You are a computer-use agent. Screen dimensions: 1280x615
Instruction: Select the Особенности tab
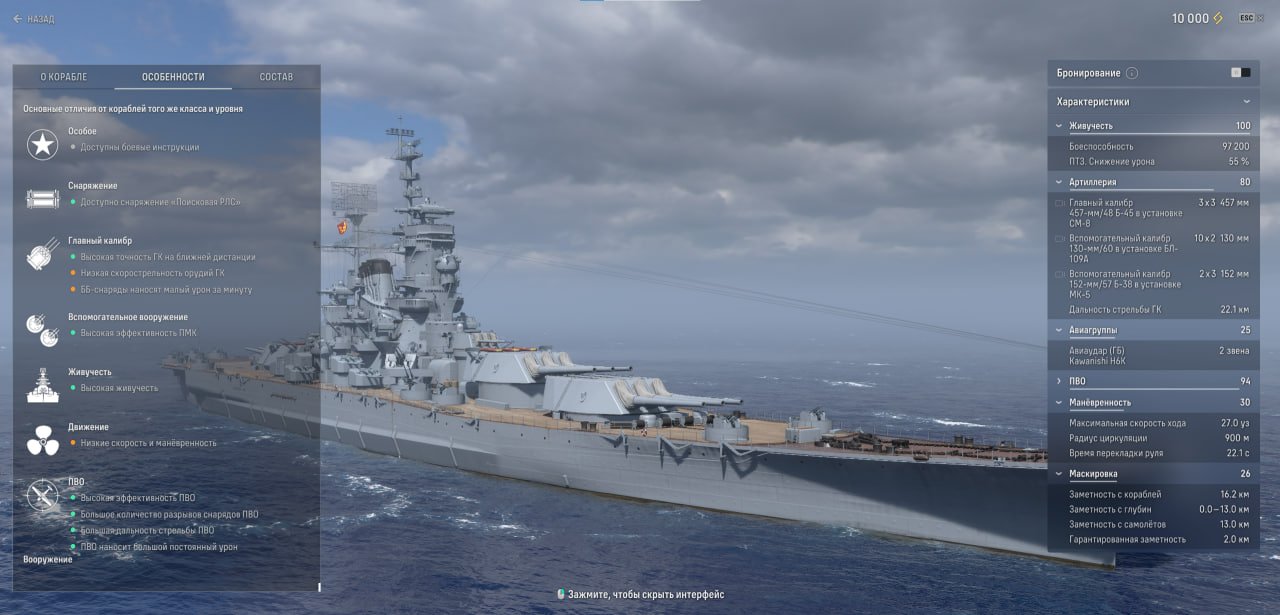[173, 77]
